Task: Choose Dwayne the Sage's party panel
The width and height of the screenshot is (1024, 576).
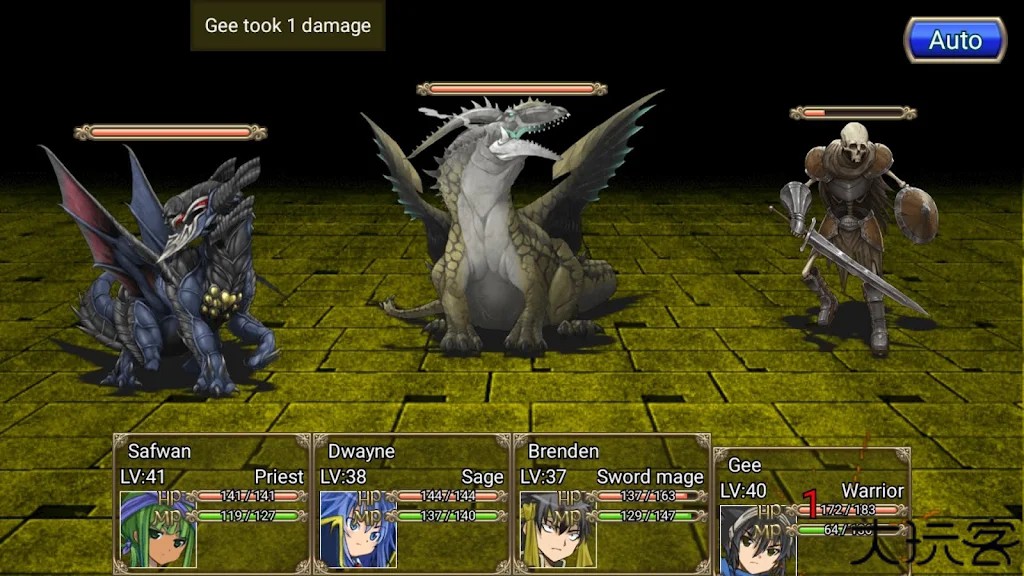Action: point(412,503)
